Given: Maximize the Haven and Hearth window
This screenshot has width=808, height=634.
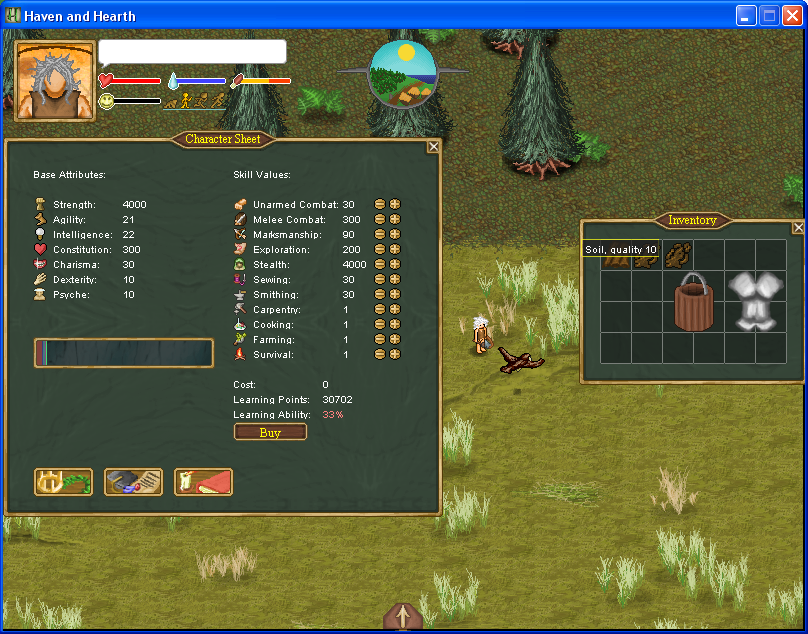Looking at the screenshot, I should tap(769, 15).
